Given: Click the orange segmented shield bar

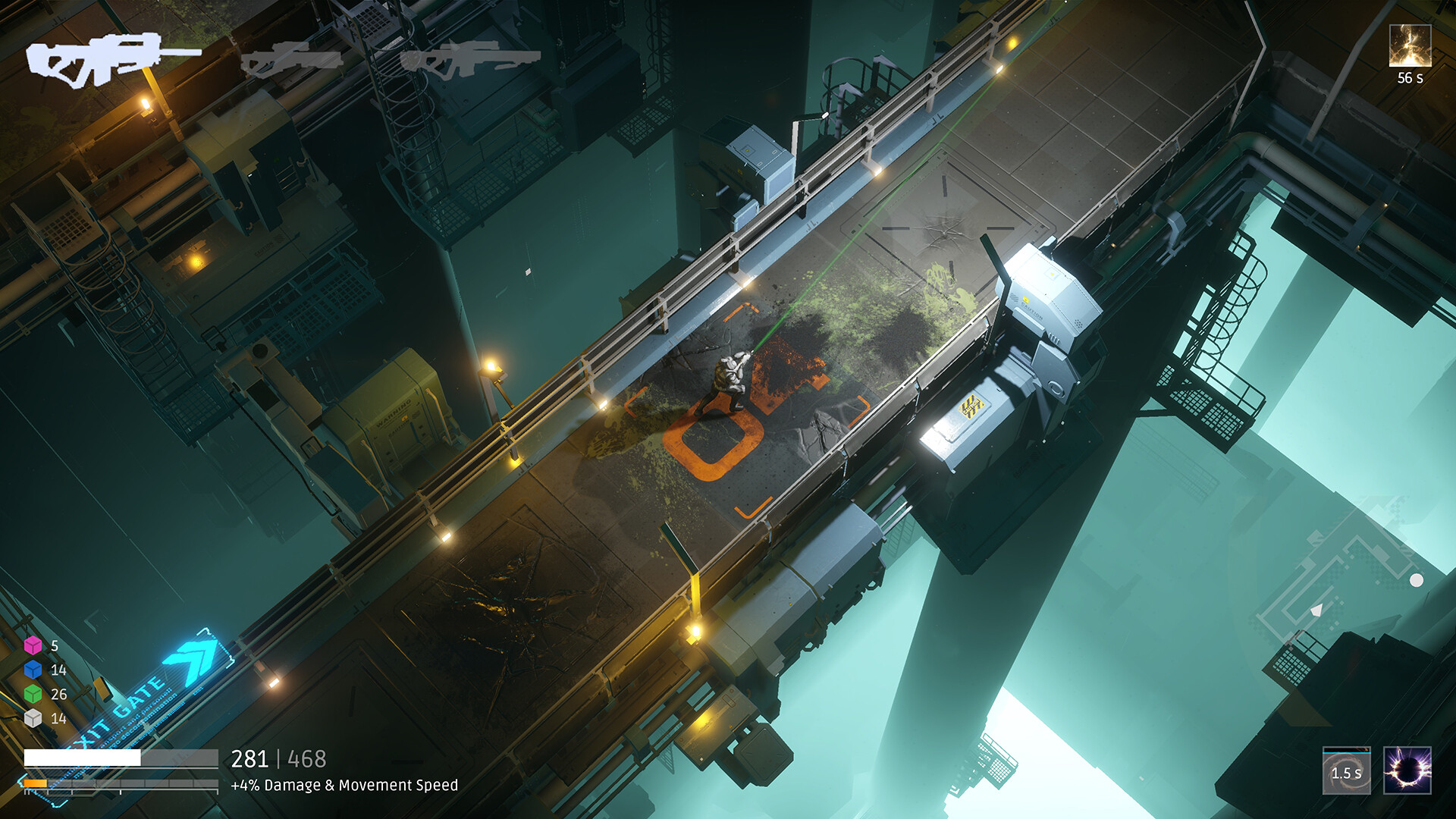Looking at the screenshot, I should (36, 784).
